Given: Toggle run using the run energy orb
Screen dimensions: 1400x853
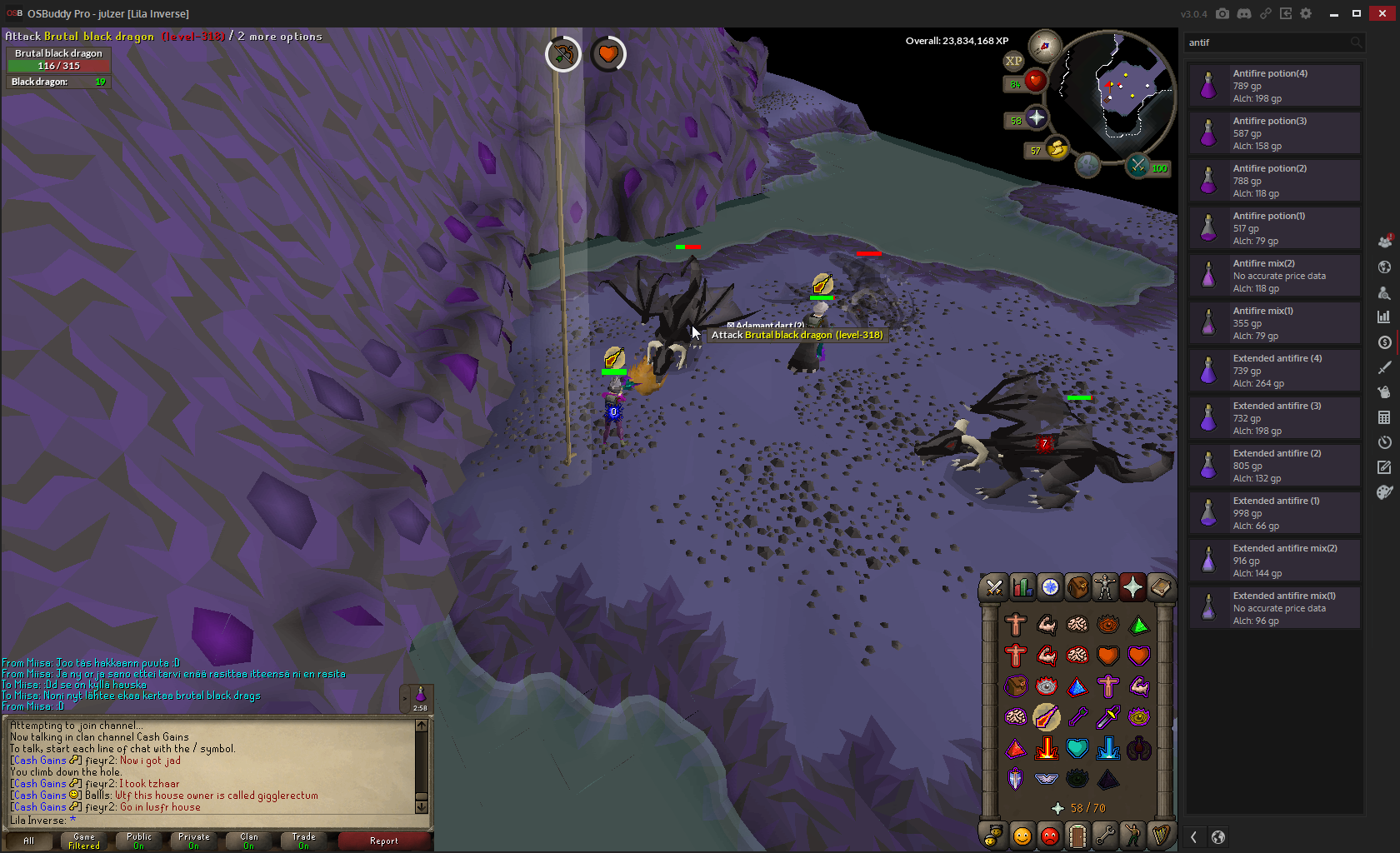Looking at the screenshot, I should pos(1057,149).
